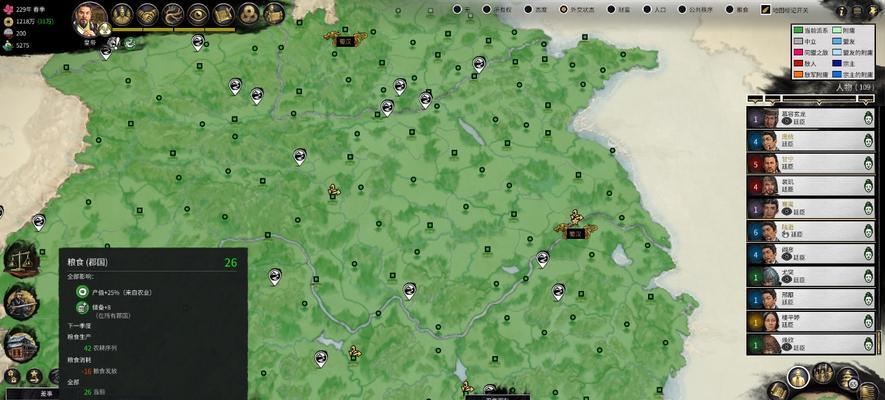Open diplomacy via the handshake icon
This screenshot has width=885, height=400.
pyautogui.click(x=147, y=14)
